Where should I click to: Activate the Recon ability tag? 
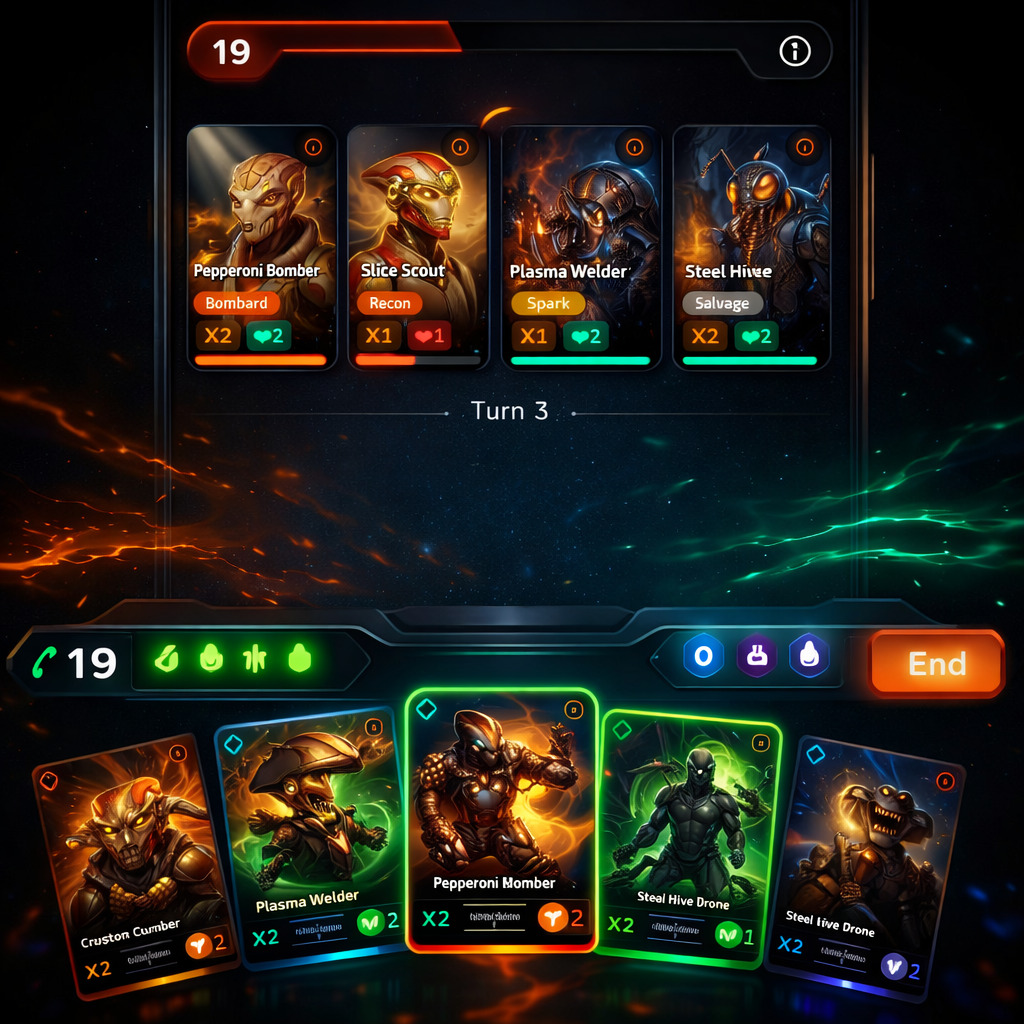[x=389, y=303]
